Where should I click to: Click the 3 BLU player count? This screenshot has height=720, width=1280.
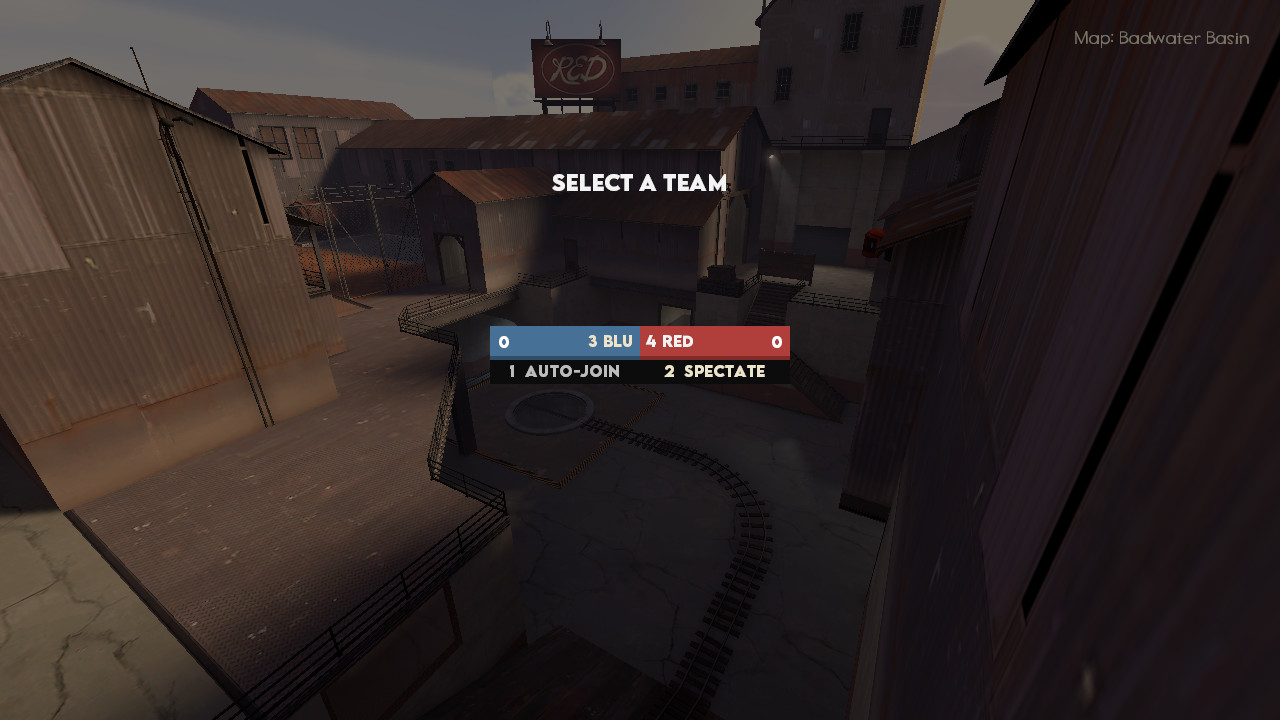click(x=605, y=341)
